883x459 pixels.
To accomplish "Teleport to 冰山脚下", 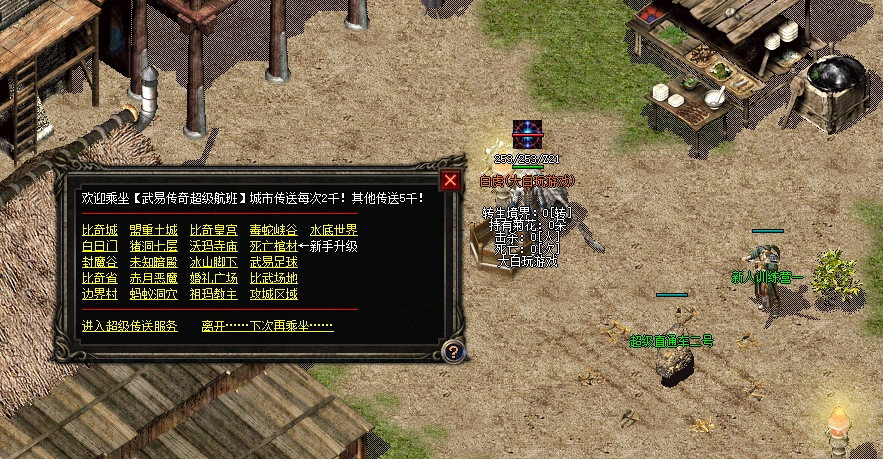I will (213, 262).
